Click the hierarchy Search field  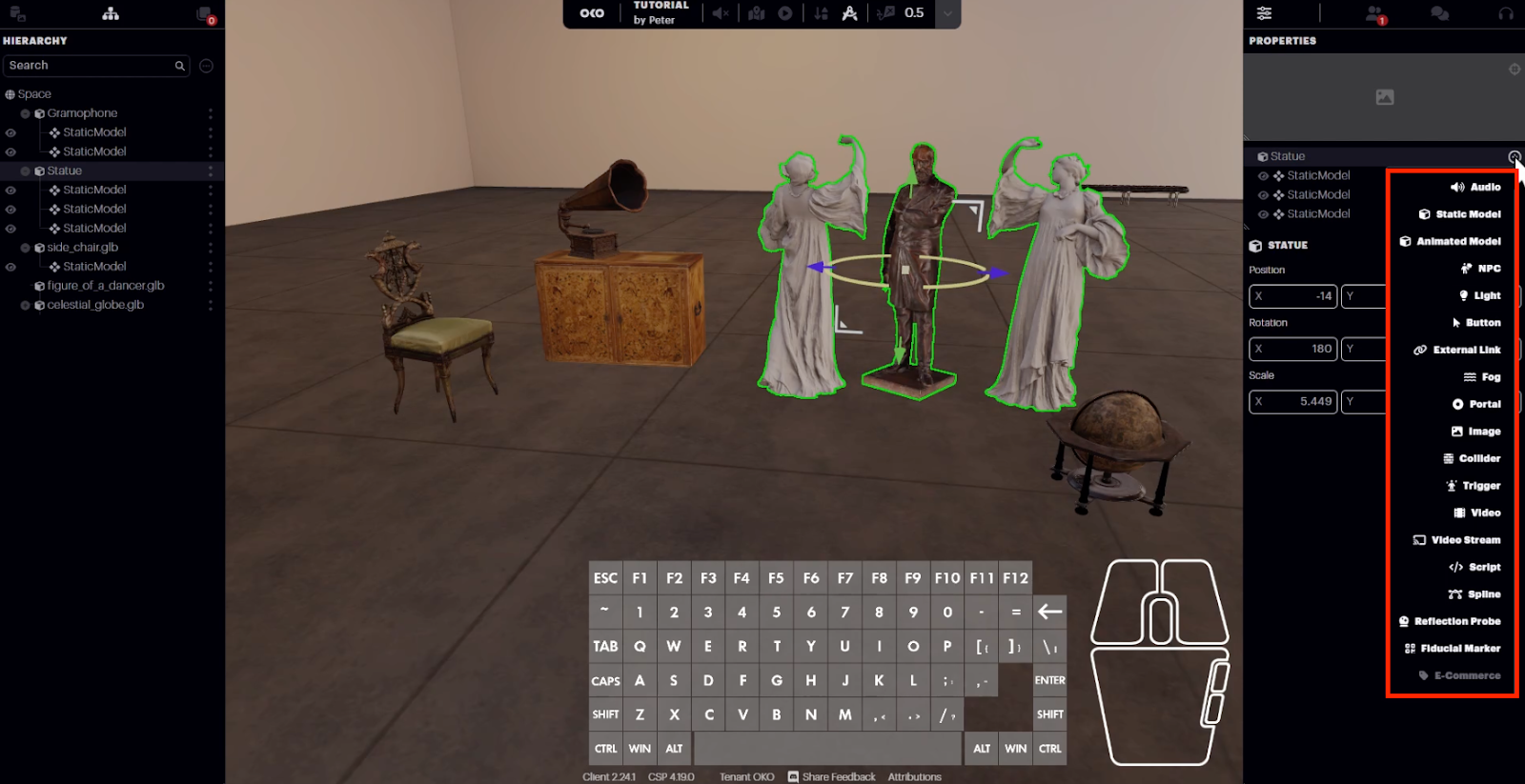(x=91, y=66)
